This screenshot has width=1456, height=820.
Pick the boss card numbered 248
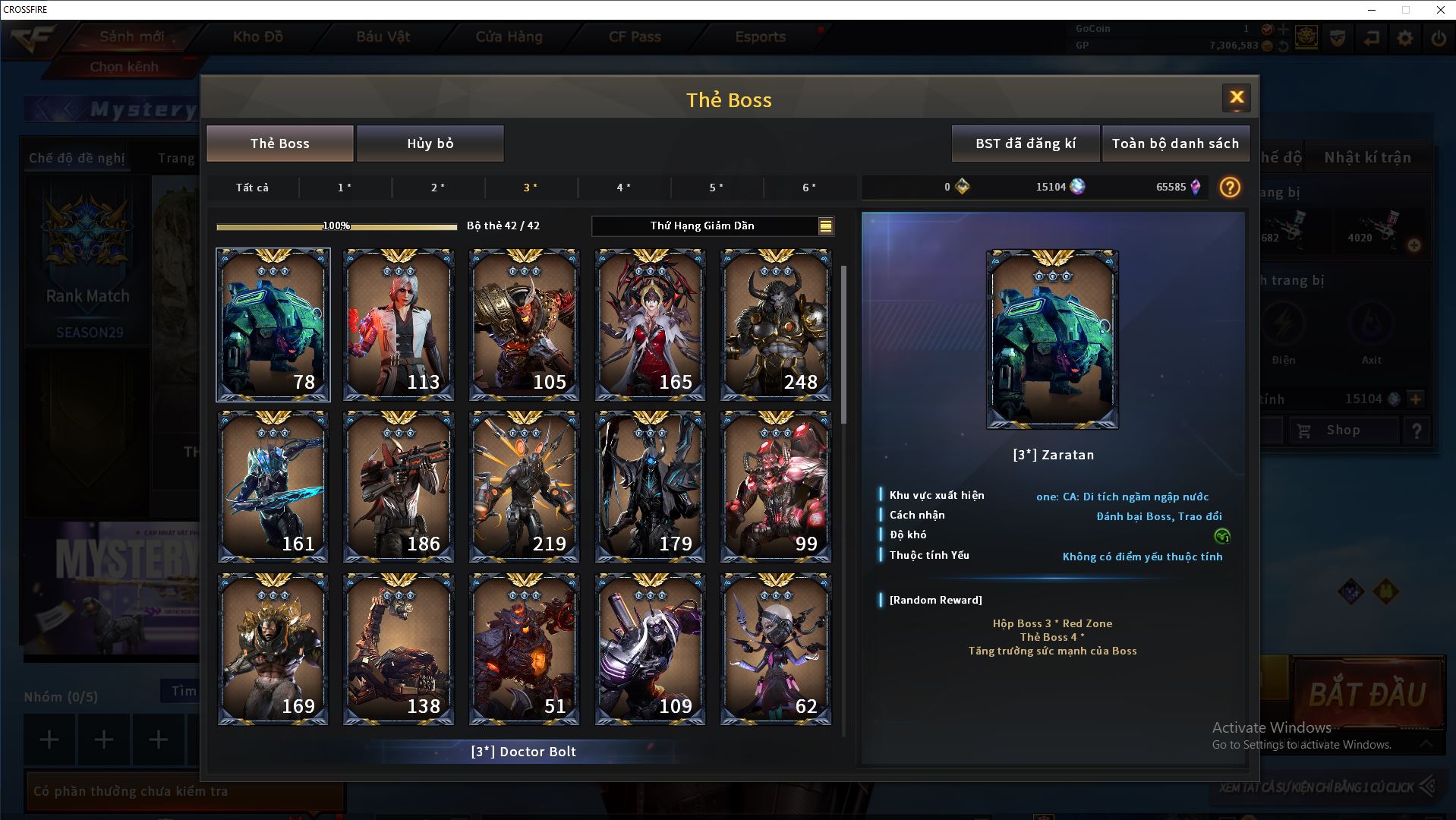[x=775, y=325]
